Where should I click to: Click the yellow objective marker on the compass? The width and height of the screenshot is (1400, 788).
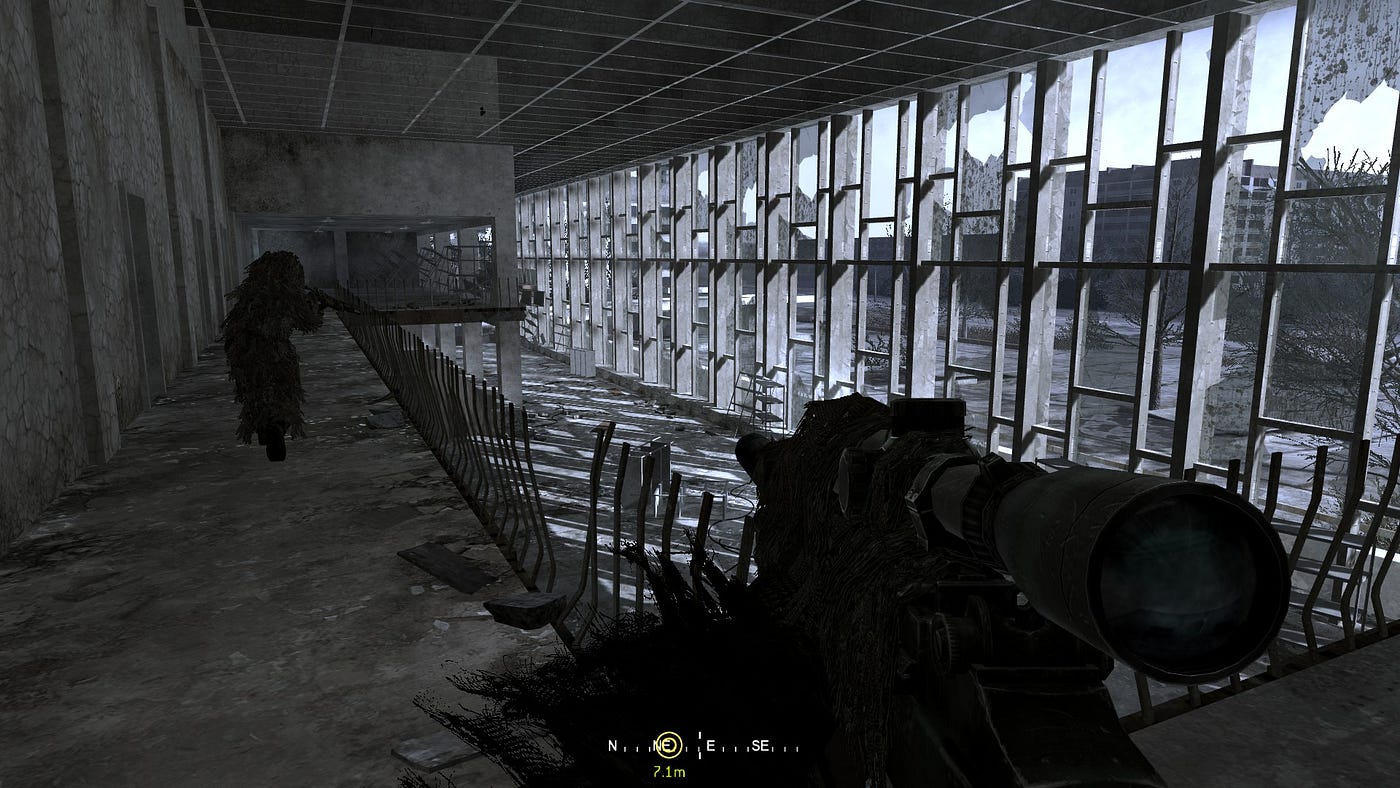(668, 744)
